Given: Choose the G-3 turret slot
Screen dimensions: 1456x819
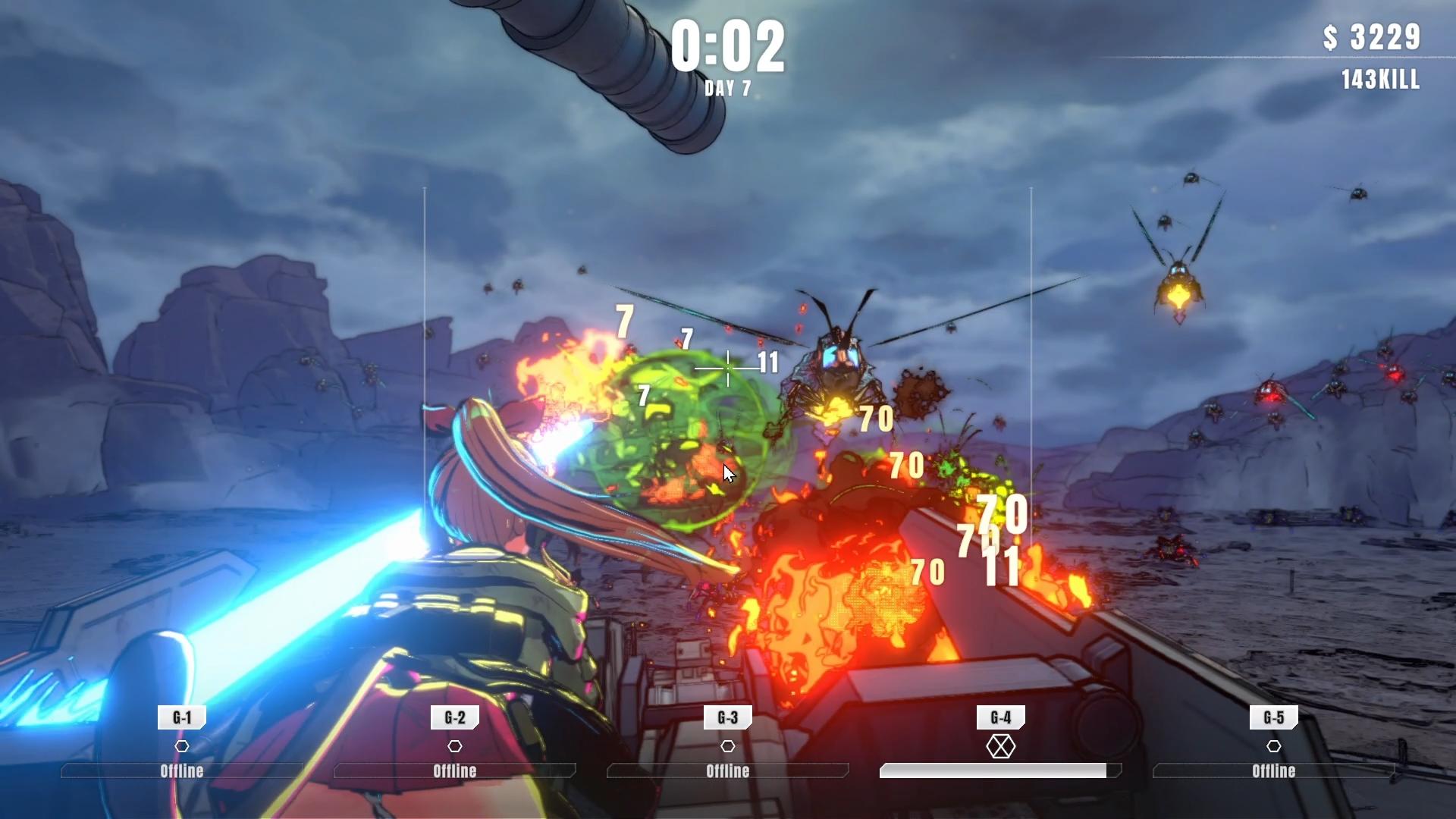Looking at the screenshot, I should tap(728, 717).
